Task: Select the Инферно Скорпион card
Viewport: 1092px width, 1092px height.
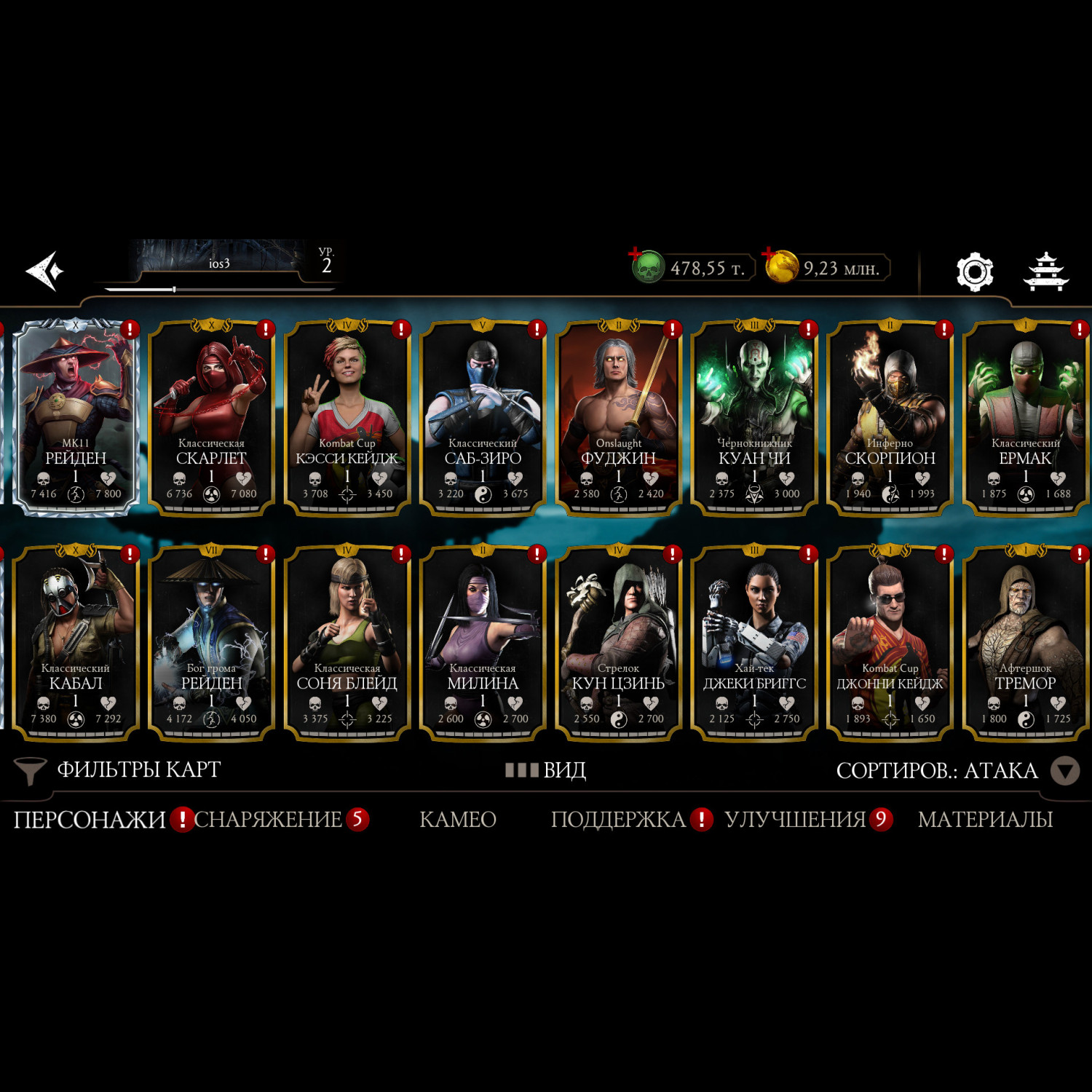Action: (890, 417)
